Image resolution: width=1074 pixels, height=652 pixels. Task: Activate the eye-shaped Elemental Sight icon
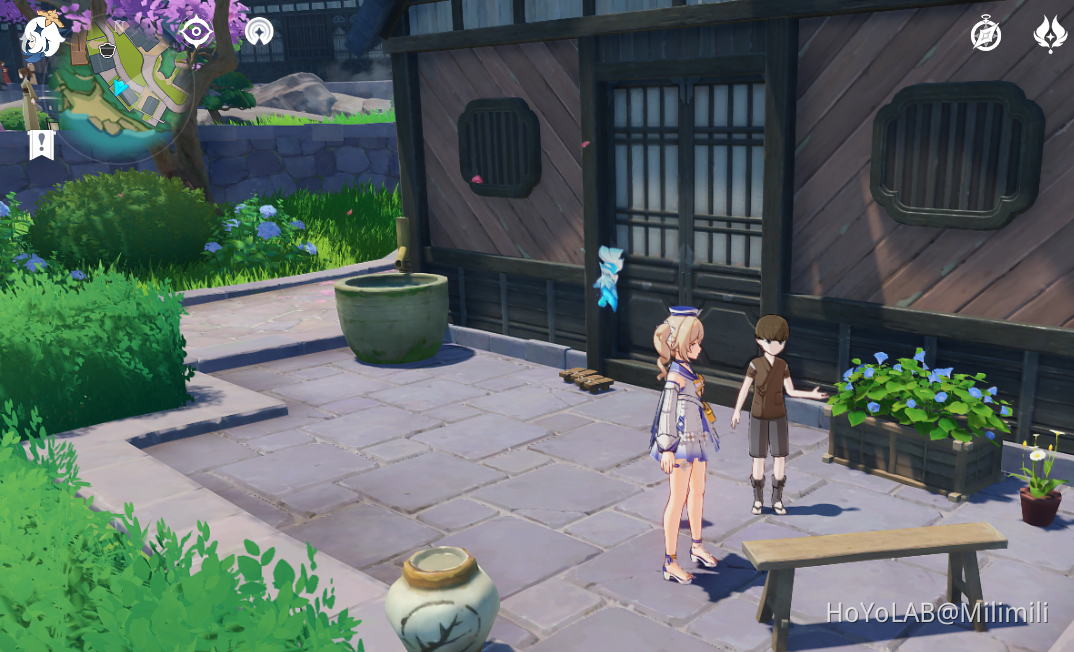point(196,31)
